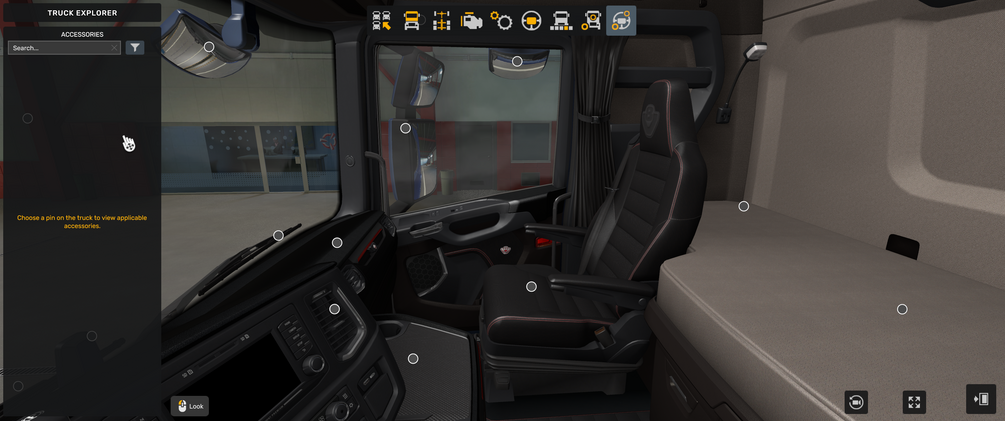
Task: Collapse the side panel using the arrow button
Action: coord(981,399)
